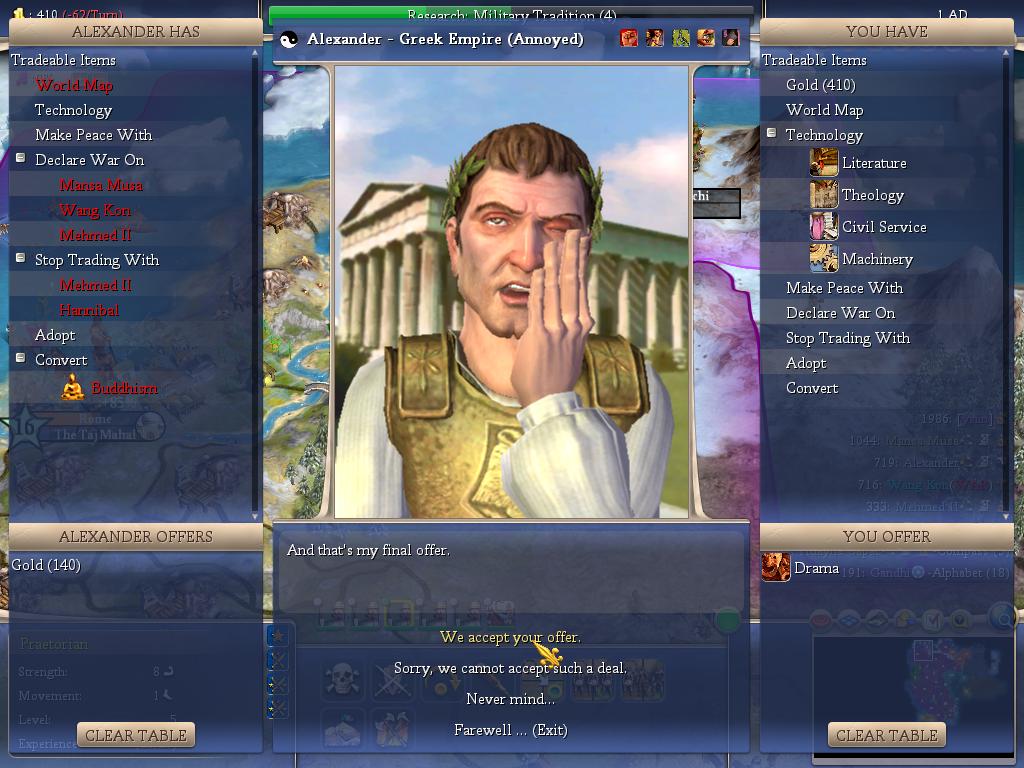
Task: Choose "Sorry, we cannot accept such a deal"
Action: [x=510, y=668]
